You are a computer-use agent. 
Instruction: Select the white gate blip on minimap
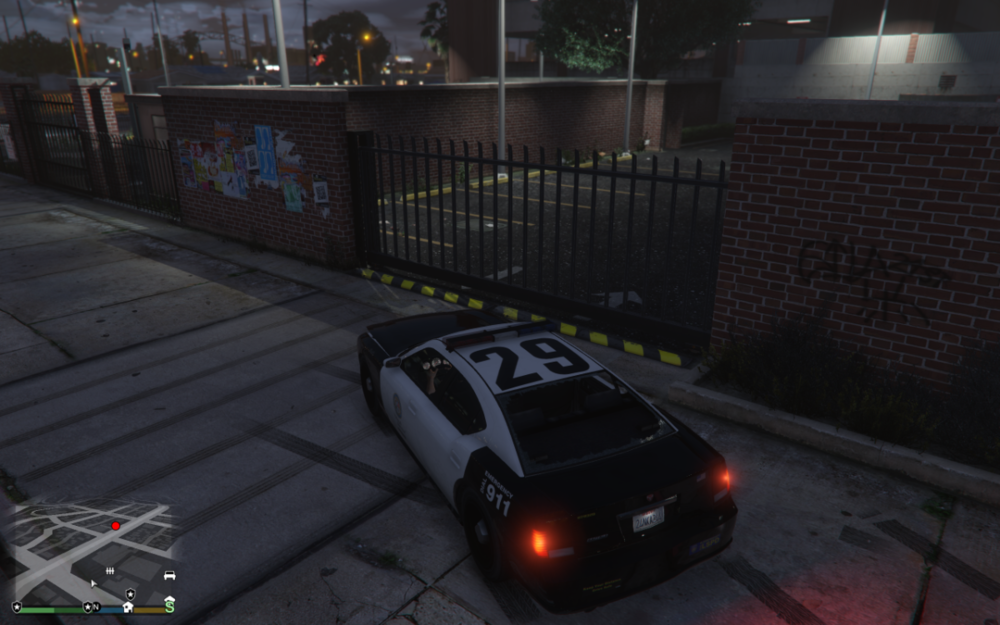coord(110,571)
